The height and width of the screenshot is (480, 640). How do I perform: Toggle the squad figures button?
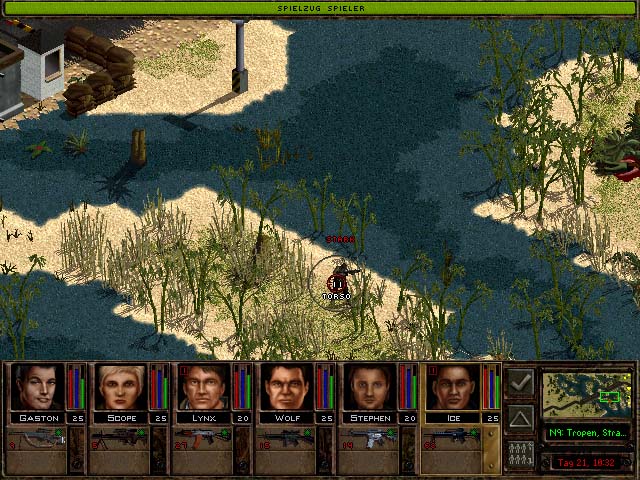point(520,451)
